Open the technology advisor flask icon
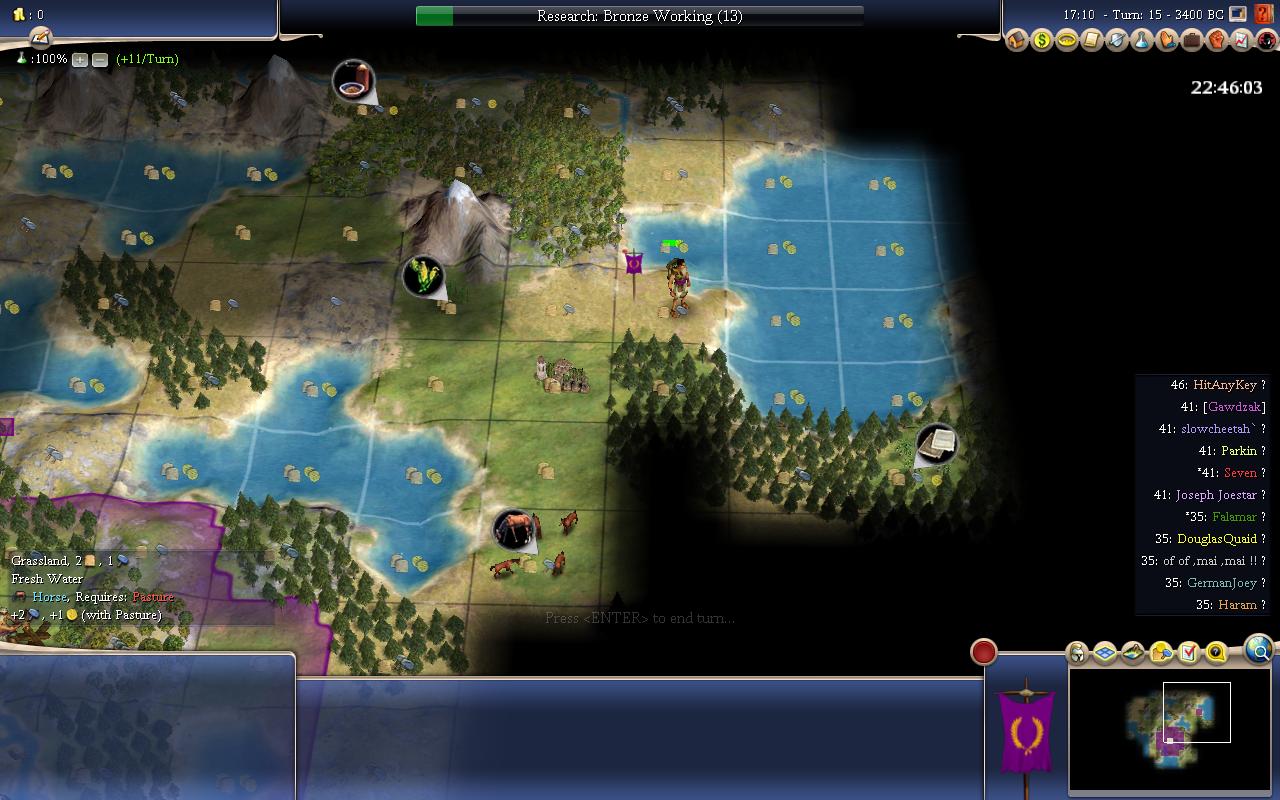Screen dimensions: 1280x800 pyautogui.click(x=1141, y=41)
